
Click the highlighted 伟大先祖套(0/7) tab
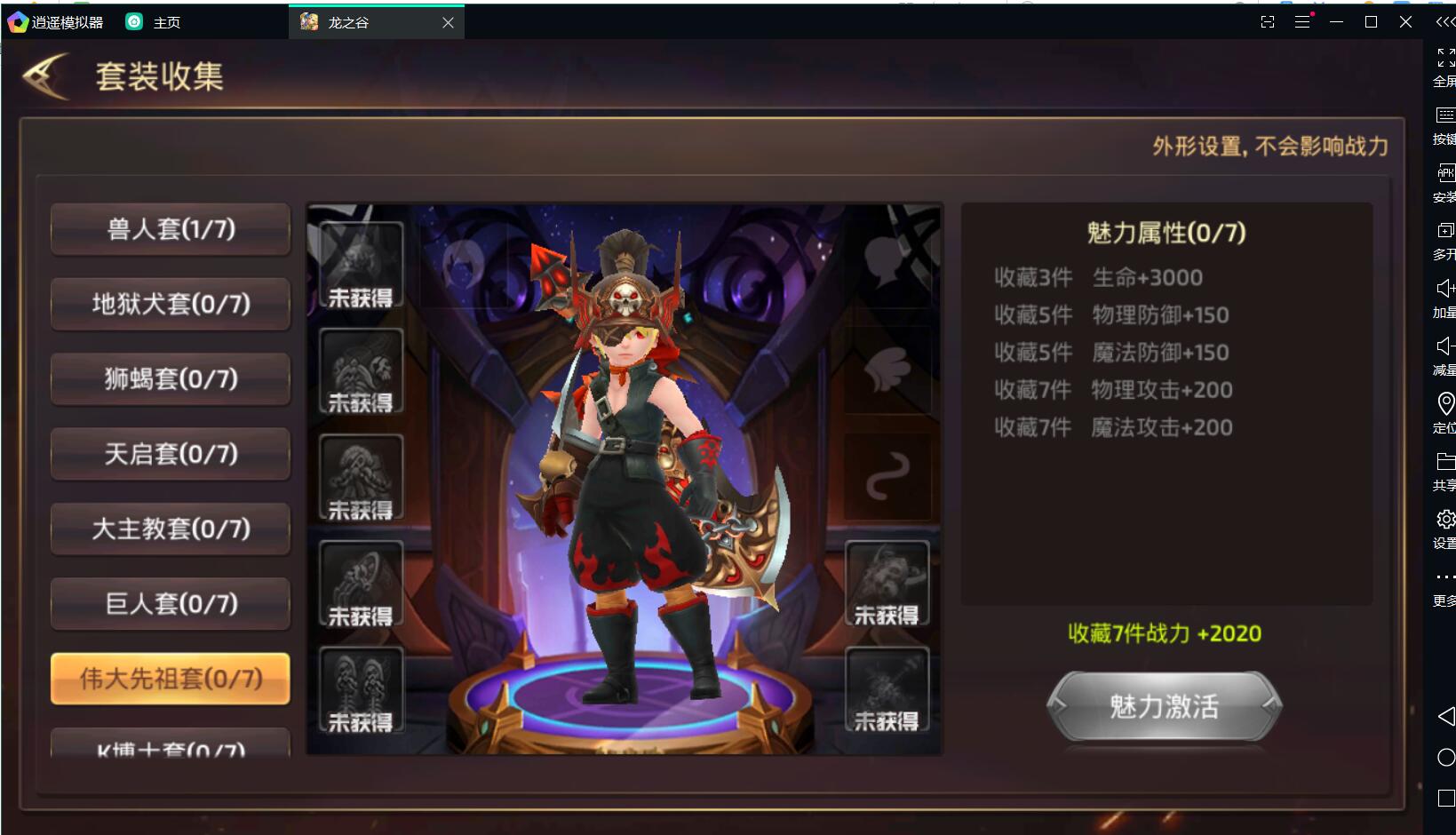pyautogui.click(x=171, y=679)
